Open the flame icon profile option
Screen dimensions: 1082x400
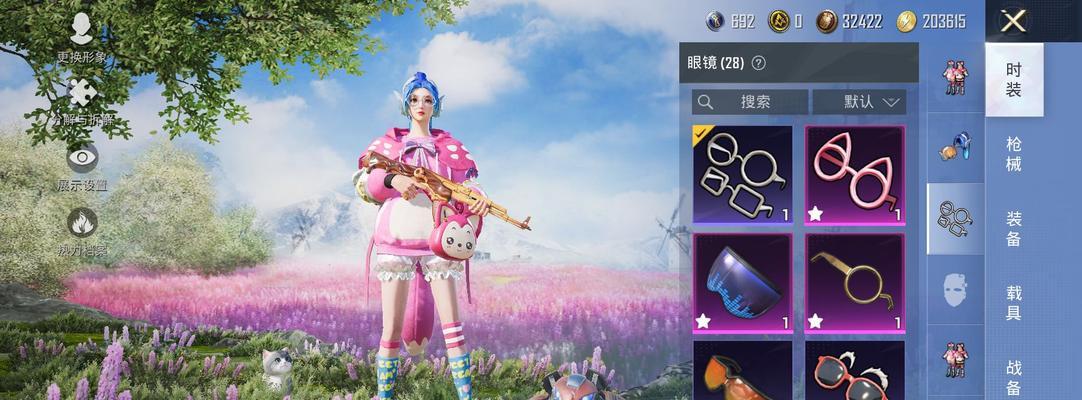point(82,229)
